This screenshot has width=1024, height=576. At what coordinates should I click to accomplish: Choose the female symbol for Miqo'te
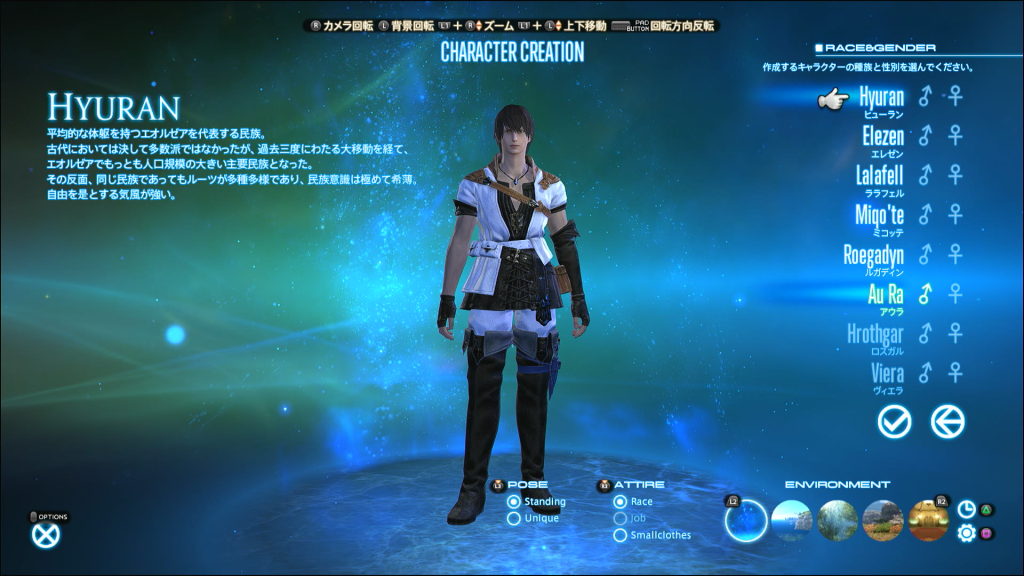point(957,214)
